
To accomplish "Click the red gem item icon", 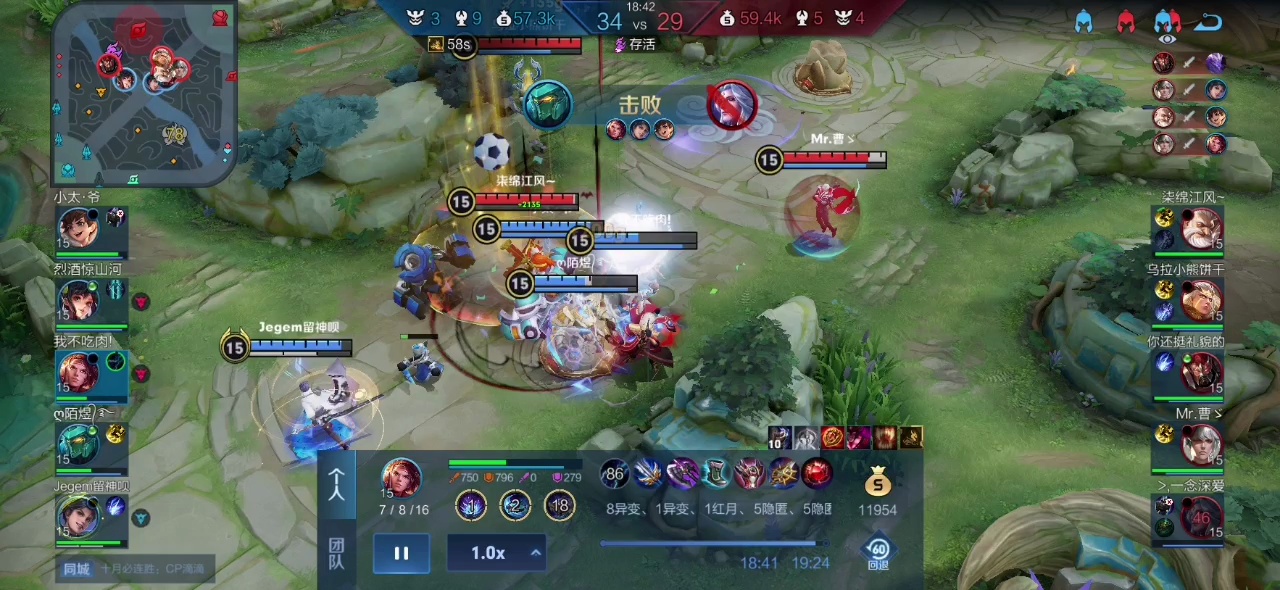I will pyautogui.click(x=817, y=473).
